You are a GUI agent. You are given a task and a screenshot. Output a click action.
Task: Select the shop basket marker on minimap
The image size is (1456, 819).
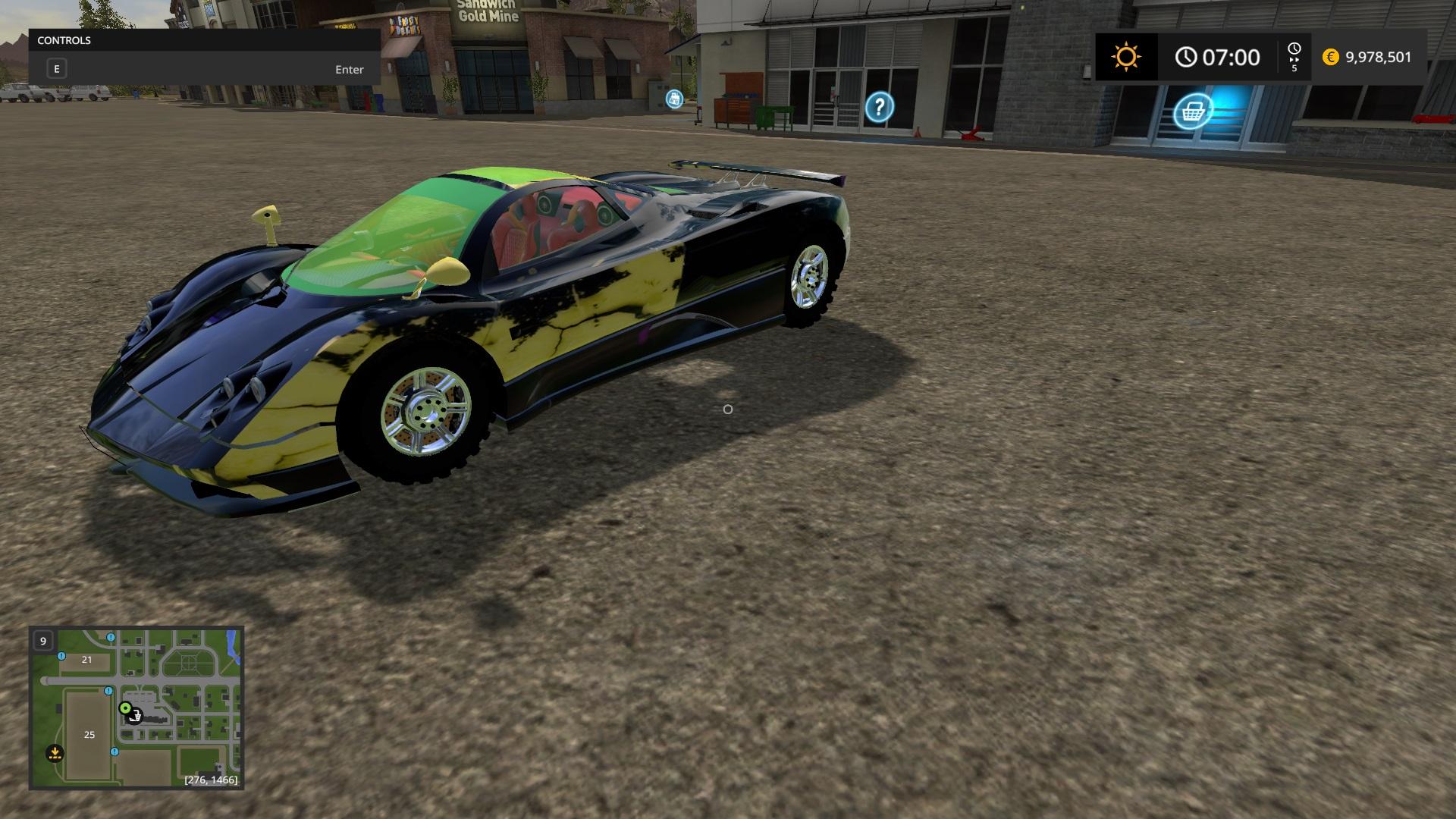[135, 717]
